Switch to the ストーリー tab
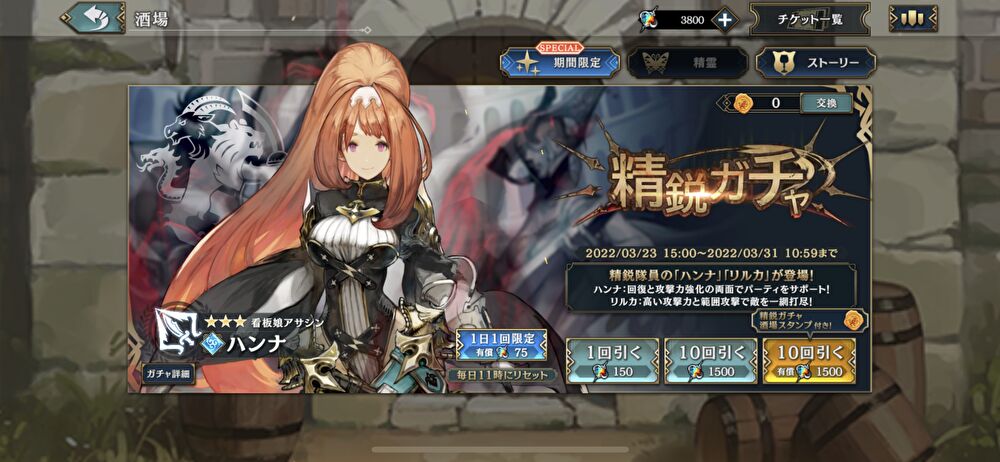The height and width of the screenshot is (462, 1000). [815, 63]
